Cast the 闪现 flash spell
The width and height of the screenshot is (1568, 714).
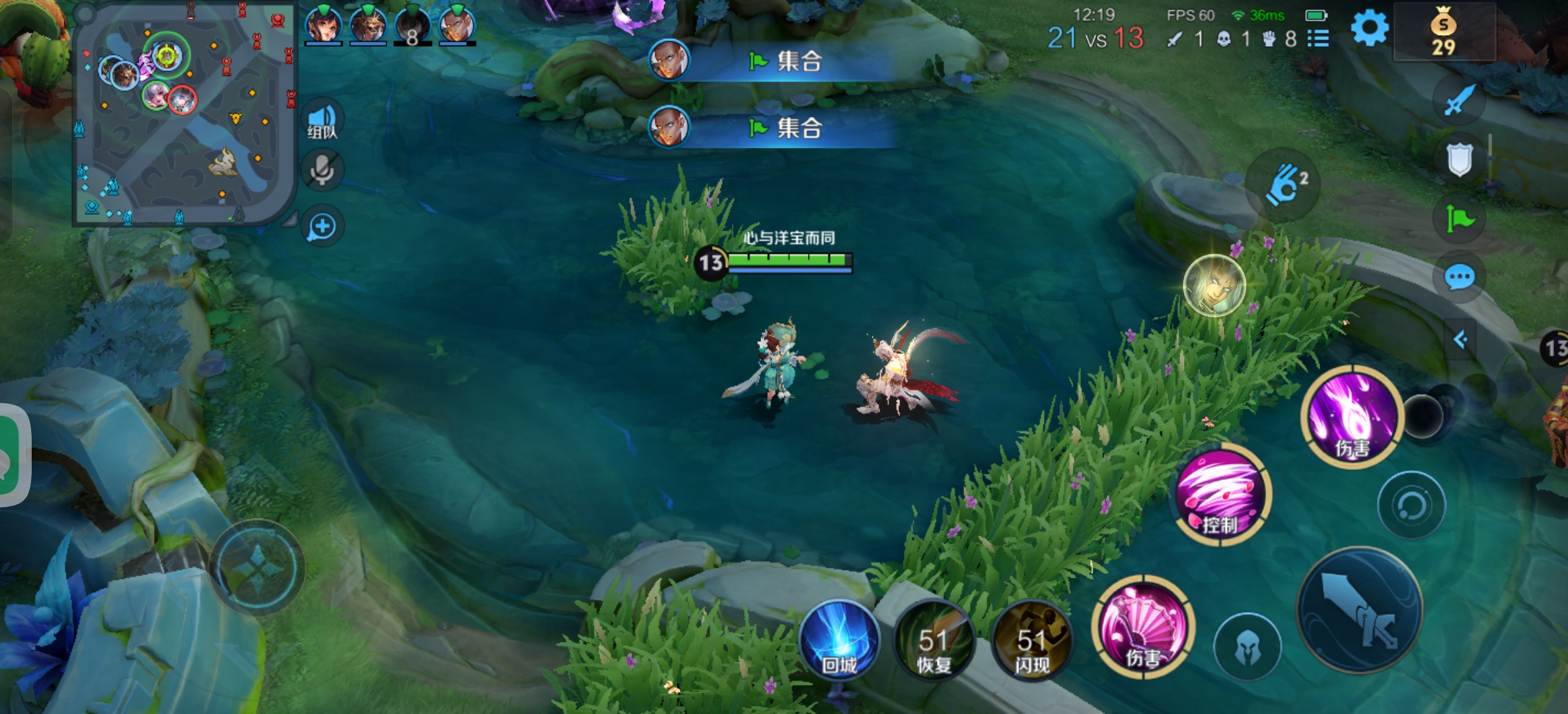1031,641
